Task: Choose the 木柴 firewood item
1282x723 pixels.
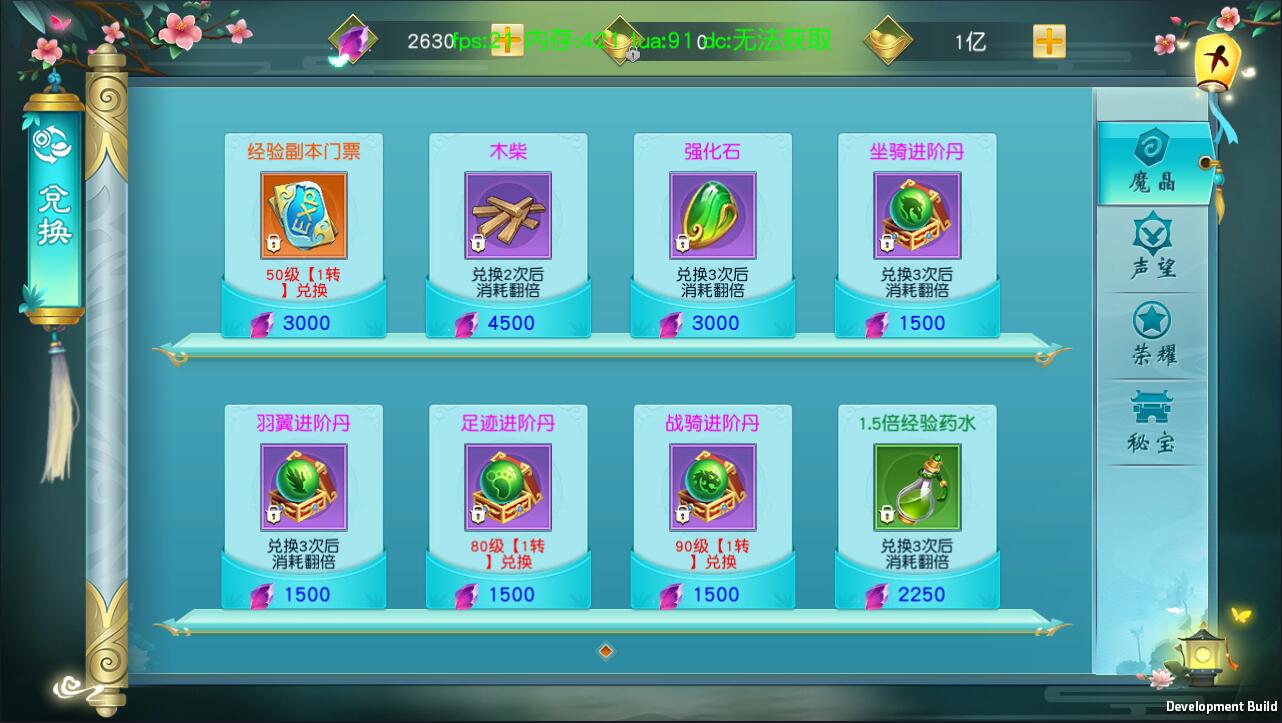Action: 508,216
